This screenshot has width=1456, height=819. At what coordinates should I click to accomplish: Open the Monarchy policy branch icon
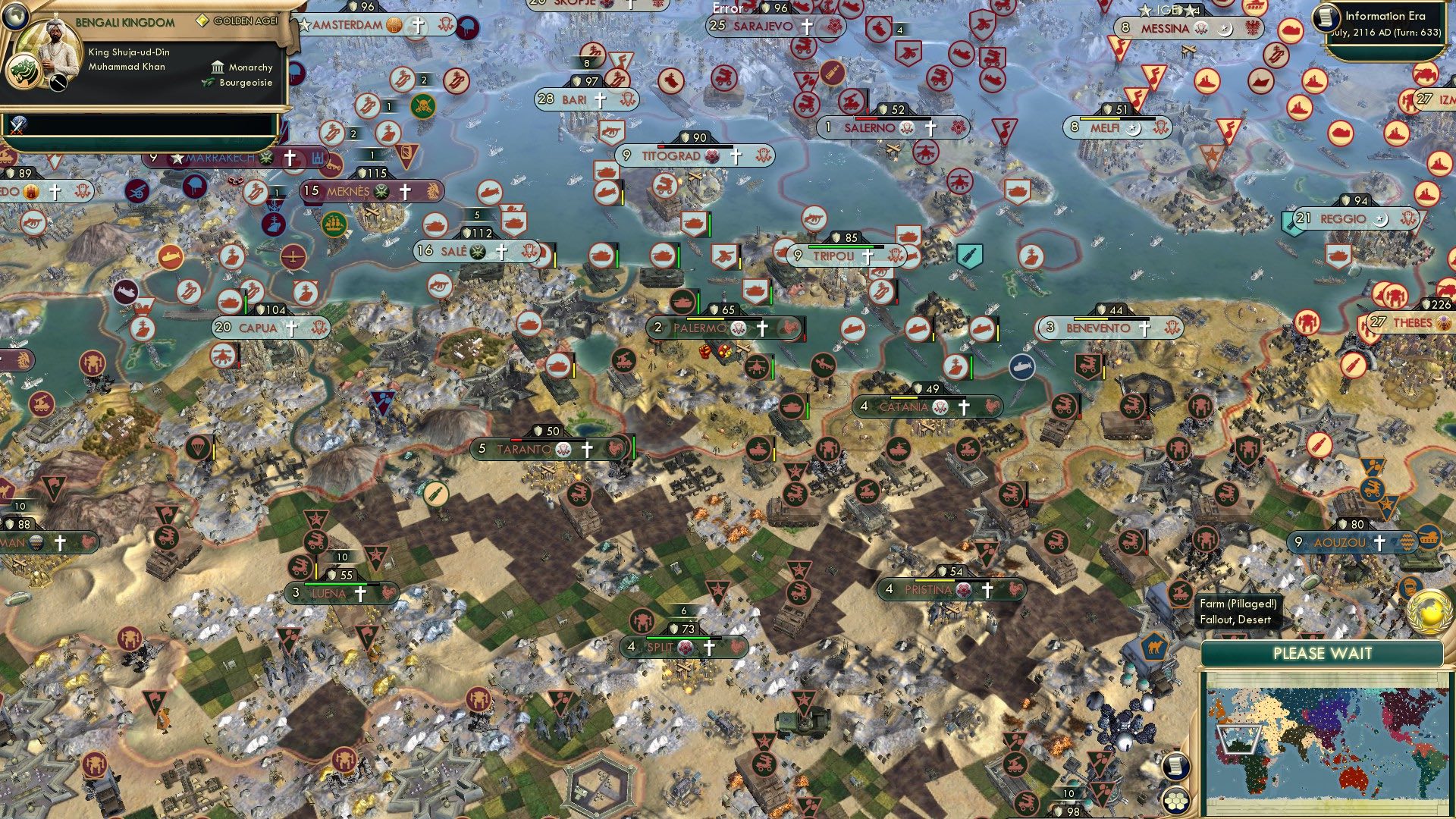[x=218, y=67]
